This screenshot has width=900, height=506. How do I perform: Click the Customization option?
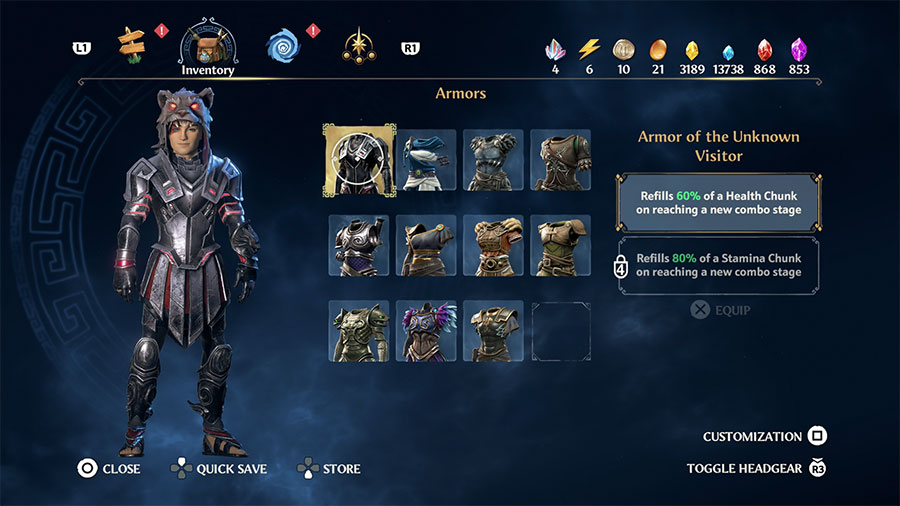[764, 437]
